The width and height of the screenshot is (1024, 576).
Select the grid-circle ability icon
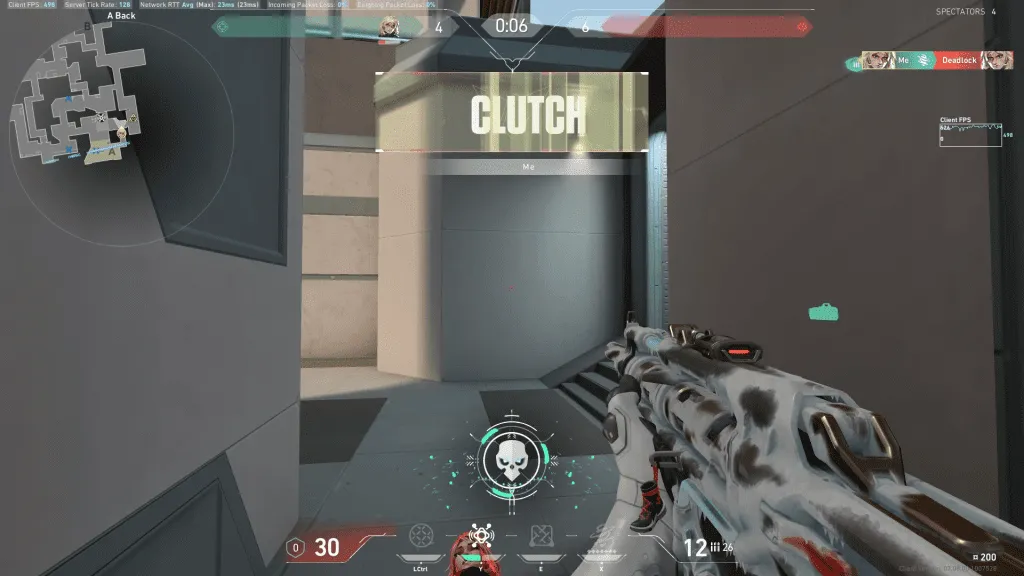tap(421, 536)
